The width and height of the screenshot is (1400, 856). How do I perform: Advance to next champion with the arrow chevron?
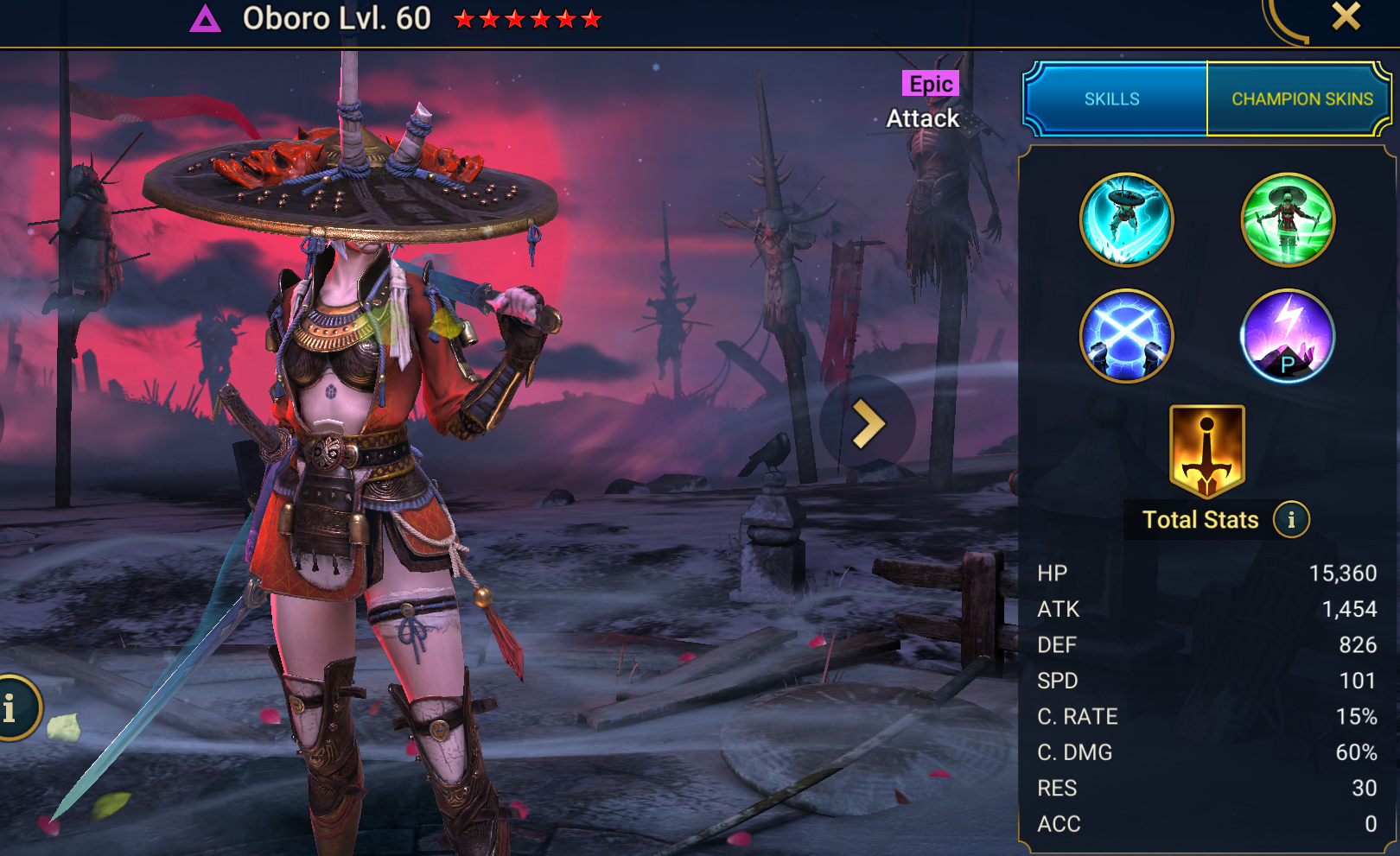tap(867, 423)
